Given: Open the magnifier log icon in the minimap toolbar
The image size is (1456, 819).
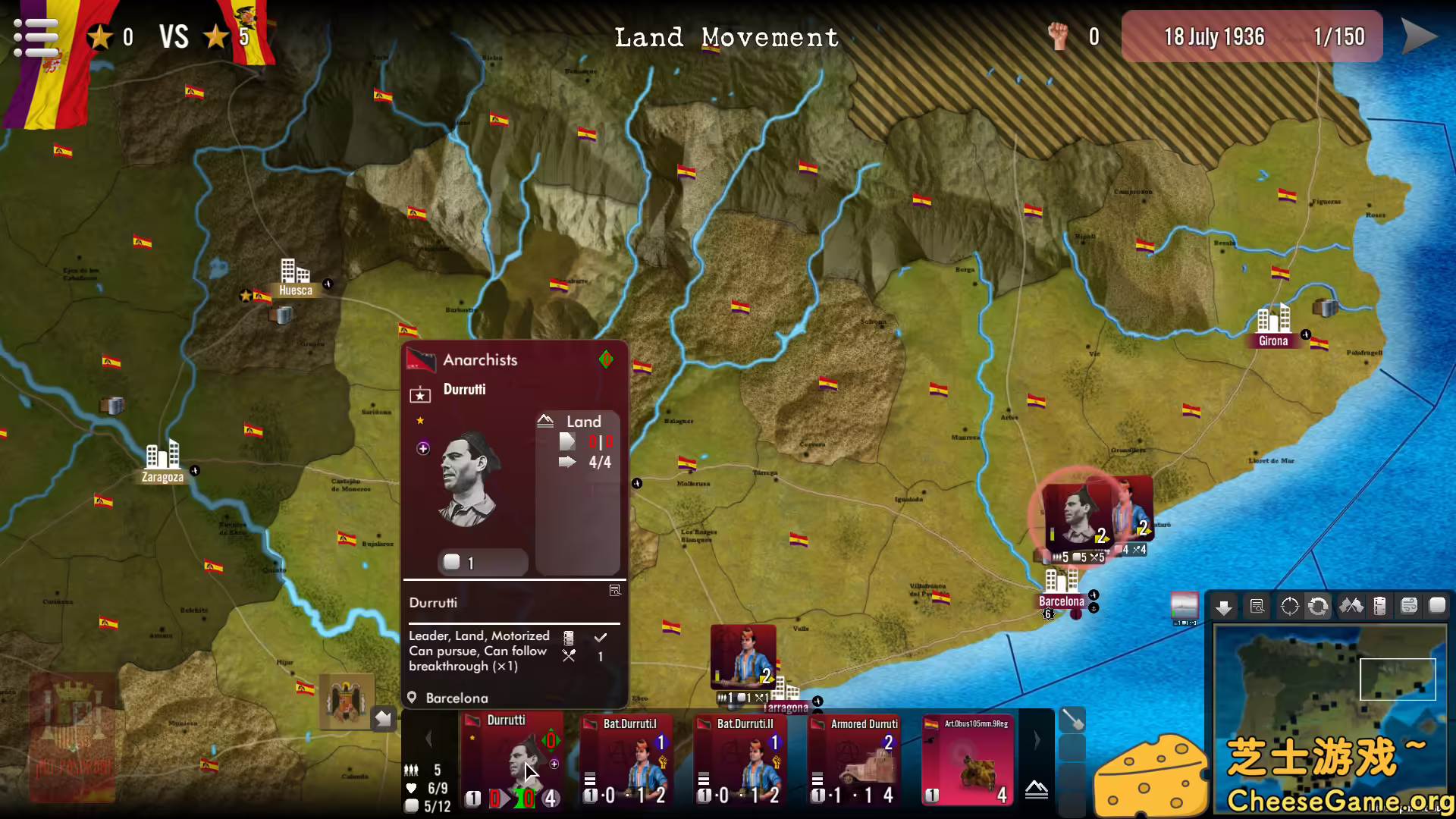Looking at the screenshot, I should 1257,607.
